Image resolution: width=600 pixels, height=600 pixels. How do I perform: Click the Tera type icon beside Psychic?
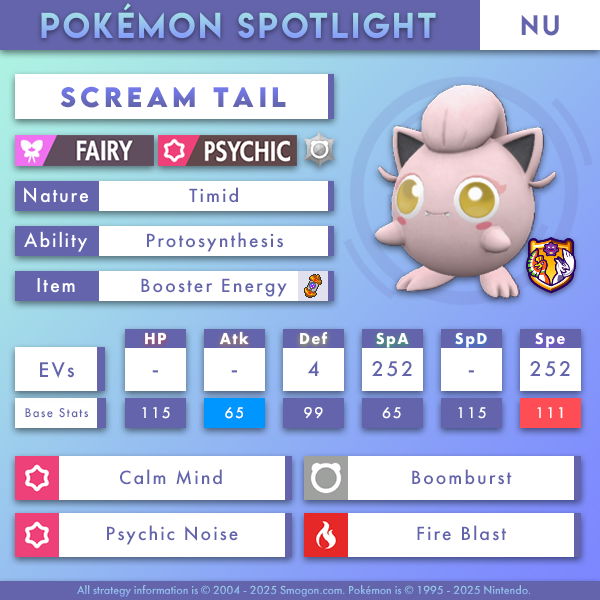(x=318, y=150)
